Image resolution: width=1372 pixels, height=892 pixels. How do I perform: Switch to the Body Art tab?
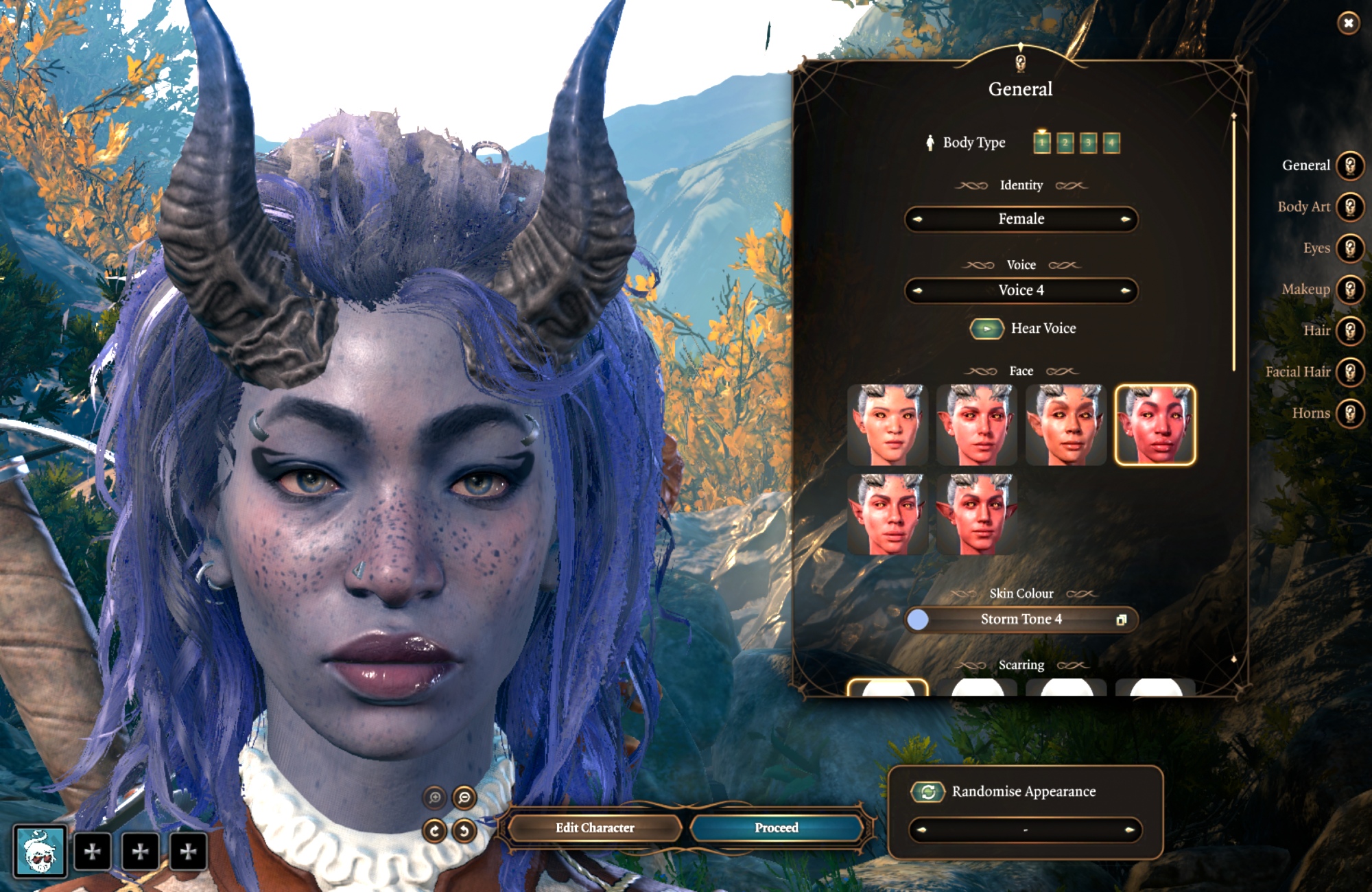pyautogui.click(x=1349, y=207)
